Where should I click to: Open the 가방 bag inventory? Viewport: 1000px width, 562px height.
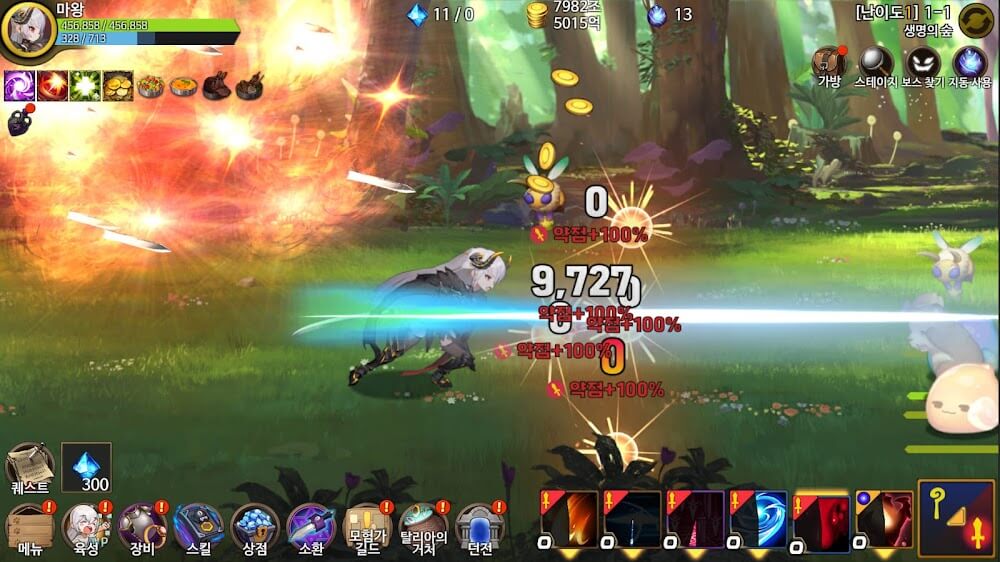point(829,65)
